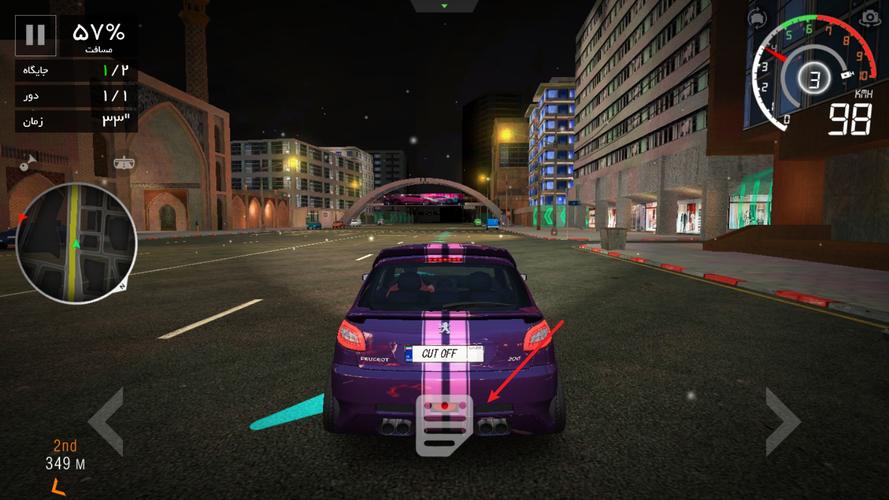Tap the brake pedal button
This screenshot has height=500, width=889.
pos(444,425)
